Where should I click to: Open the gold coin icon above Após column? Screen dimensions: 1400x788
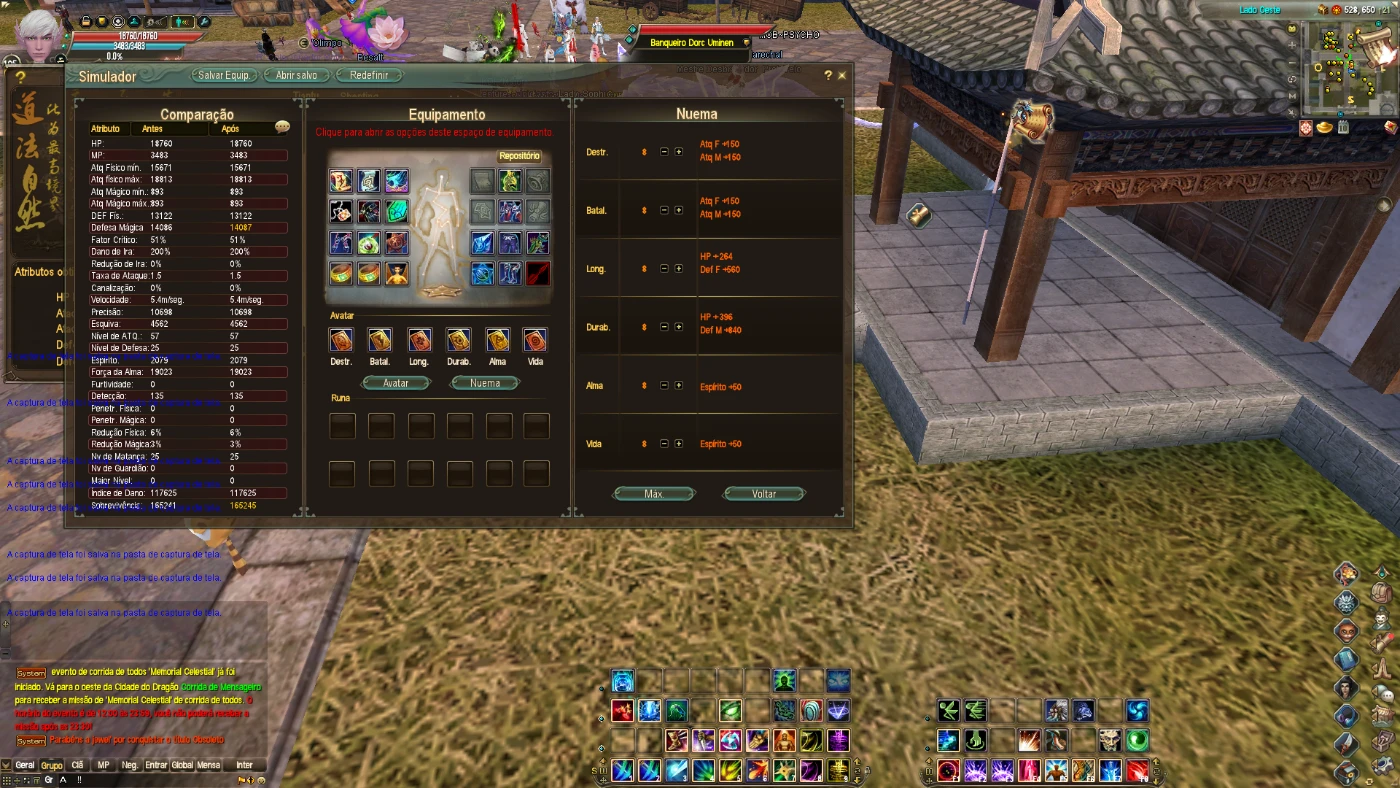tap(281, 127)
